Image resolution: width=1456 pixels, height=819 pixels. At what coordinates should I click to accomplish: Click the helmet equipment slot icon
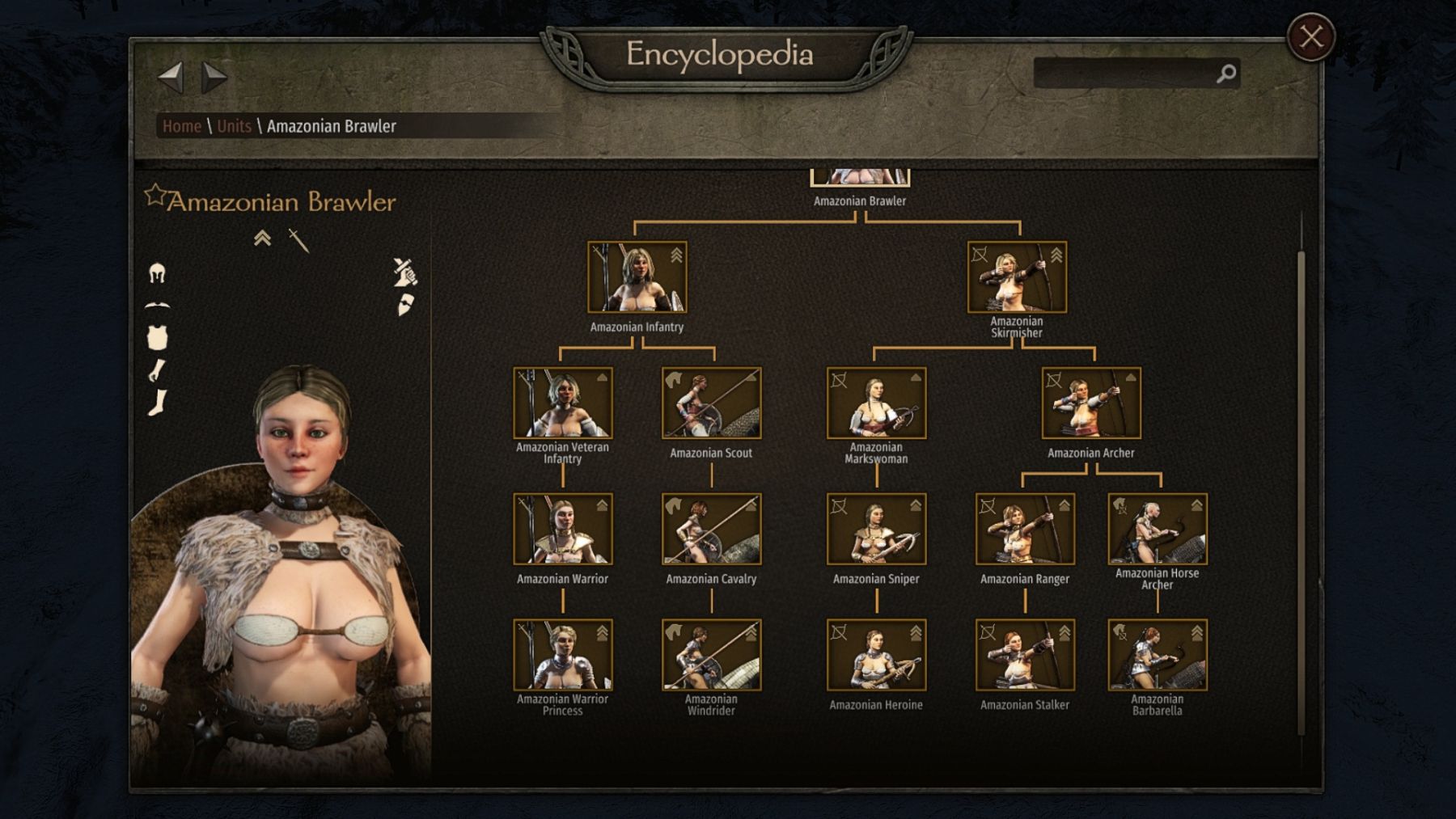point(157,273)
